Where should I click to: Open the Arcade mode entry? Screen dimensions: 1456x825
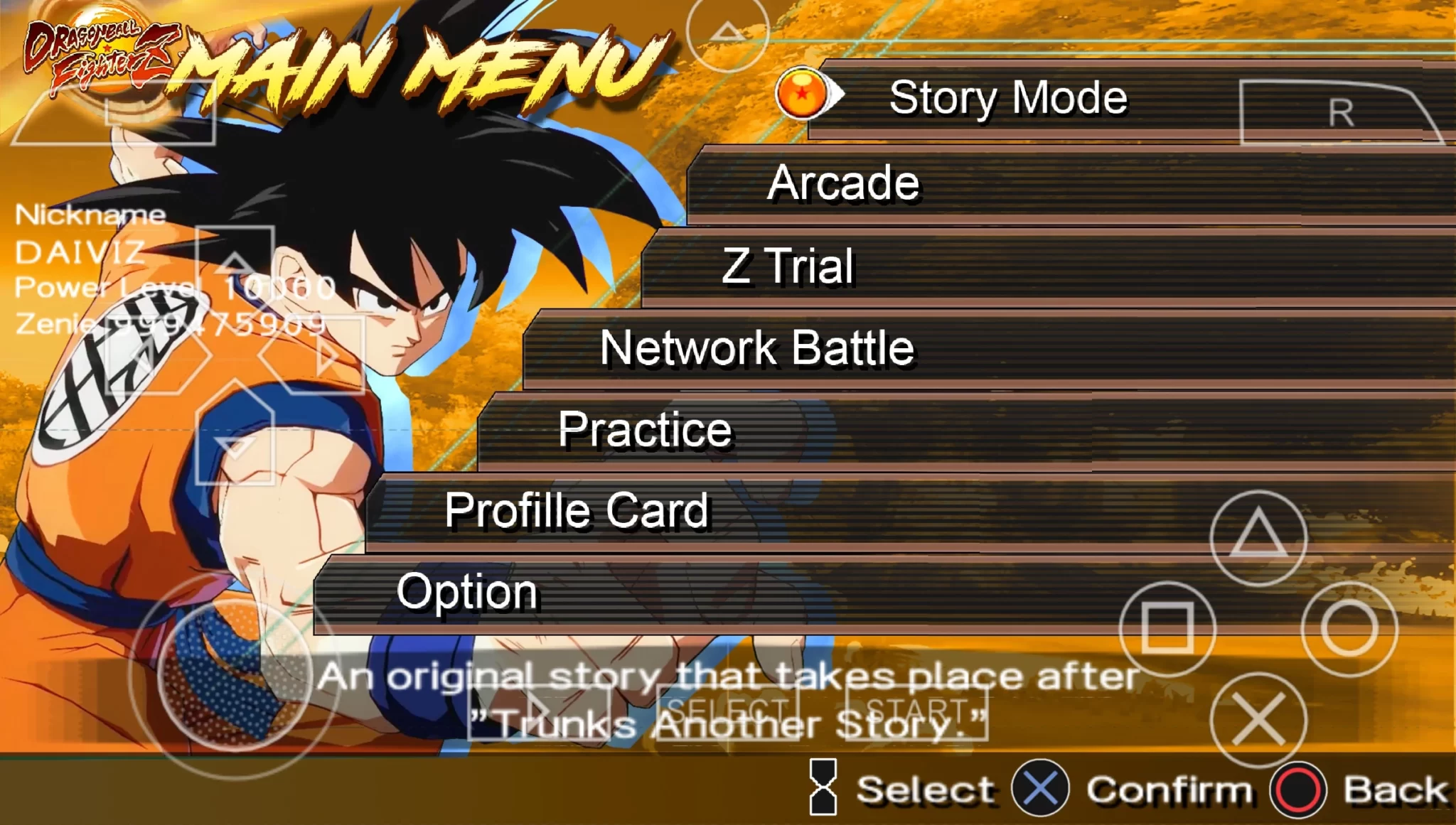[x=843, y=183]
